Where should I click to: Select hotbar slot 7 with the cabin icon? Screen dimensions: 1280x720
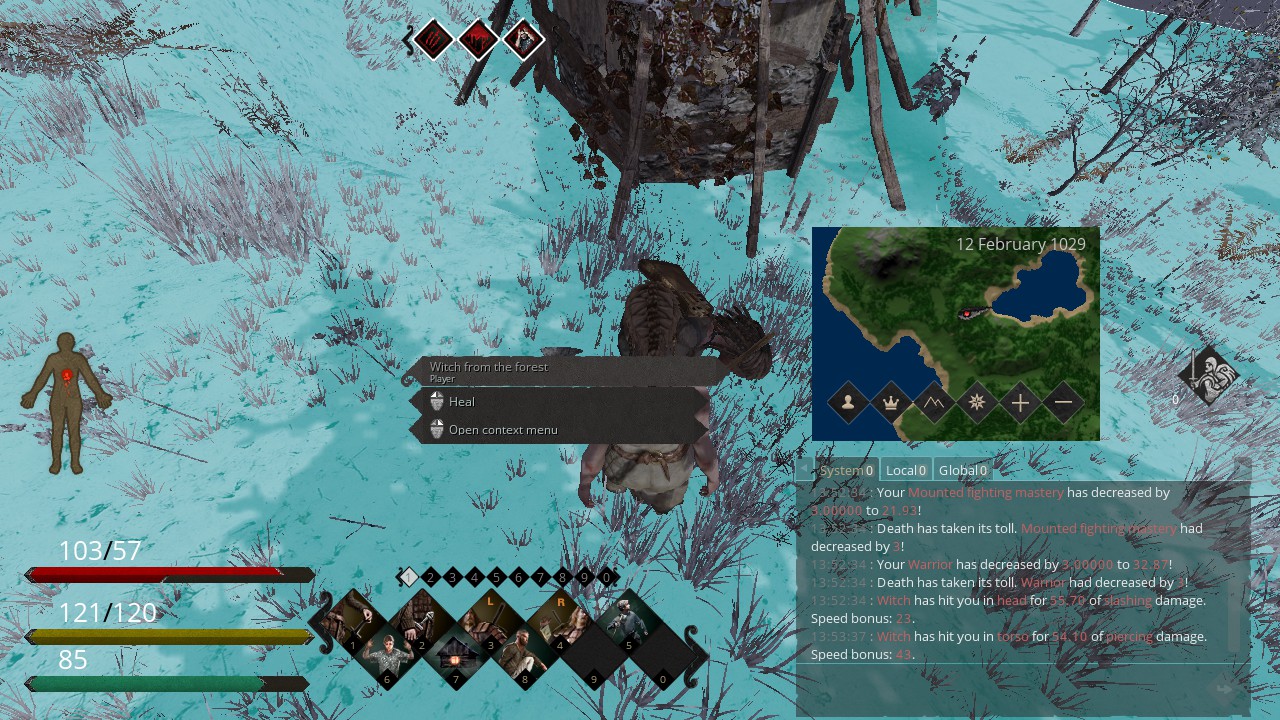(x=456, y=656)
